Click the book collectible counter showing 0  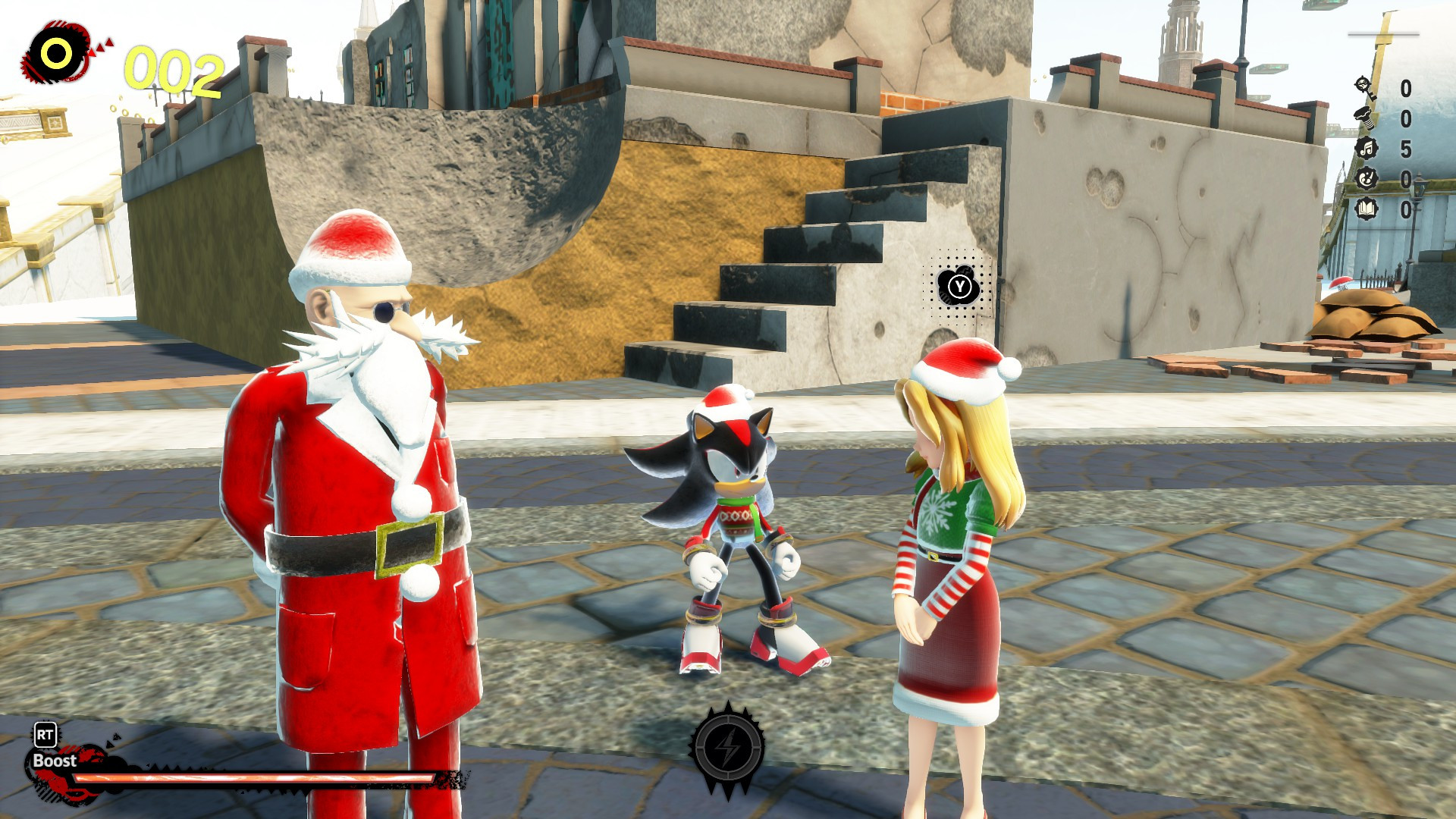coord(1405,208)
